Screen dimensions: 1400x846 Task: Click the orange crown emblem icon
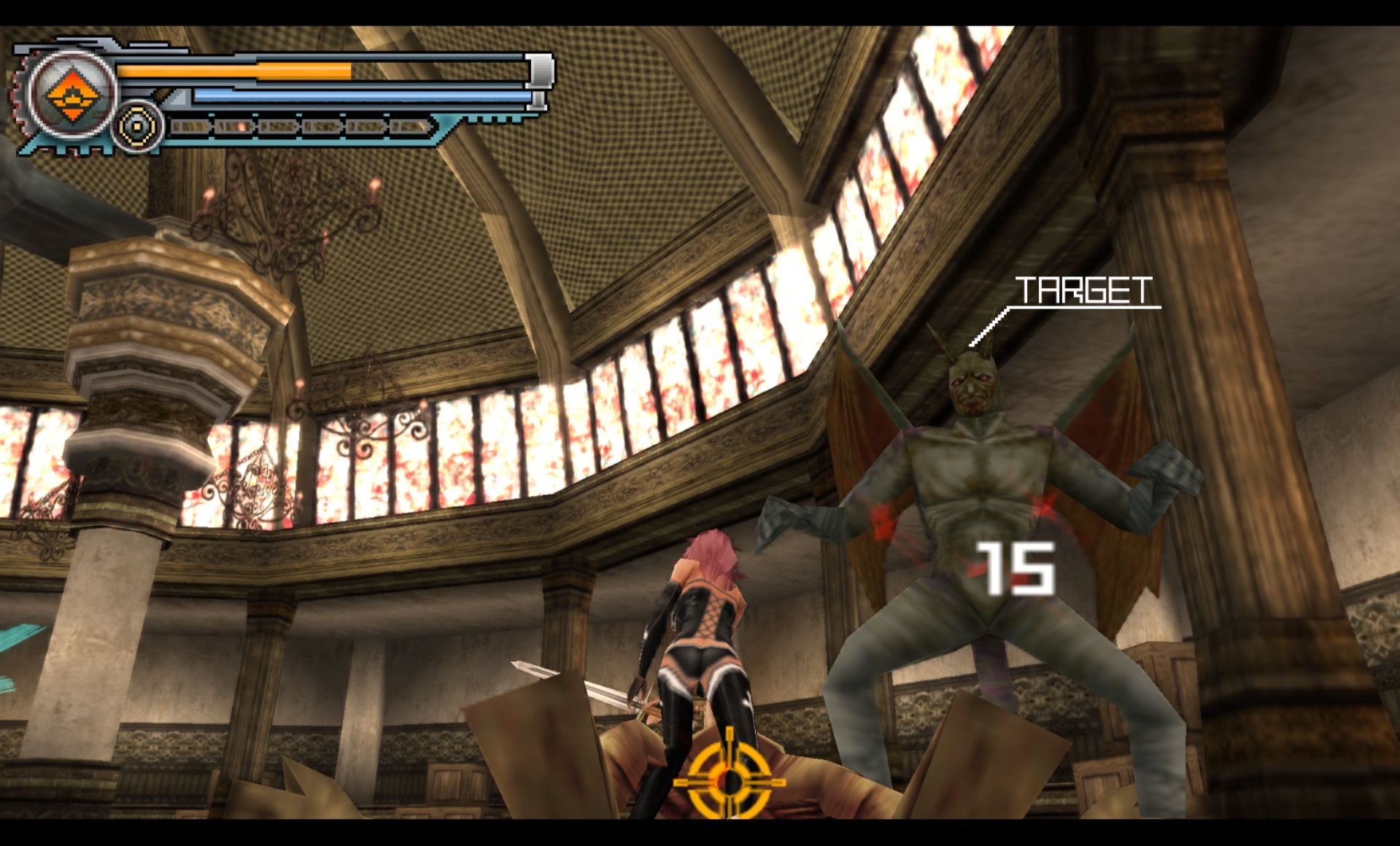click(x=71, y=95)
